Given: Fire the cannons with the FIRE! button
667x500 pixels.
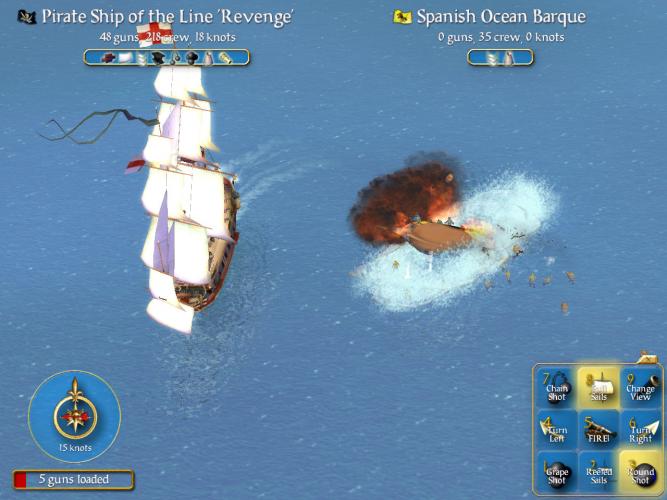Looking at the screenshot, I should click(x=598, y=430).
